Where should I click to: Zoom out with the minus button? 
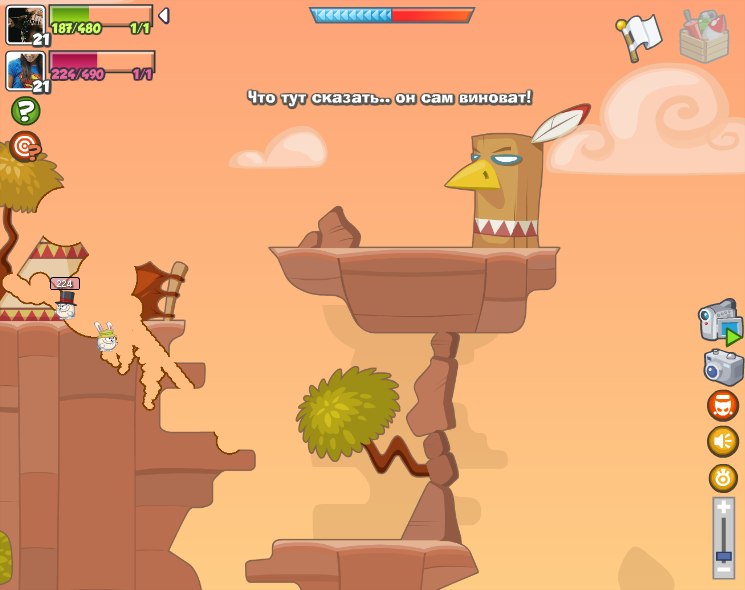point(723,569)
